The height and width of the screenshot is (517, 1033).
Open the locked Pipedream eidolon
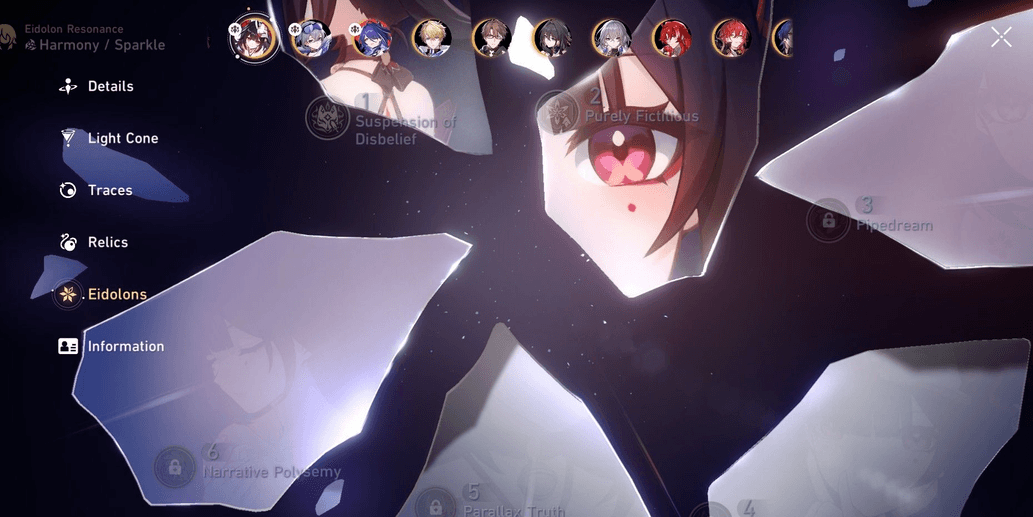coord(828,220)
